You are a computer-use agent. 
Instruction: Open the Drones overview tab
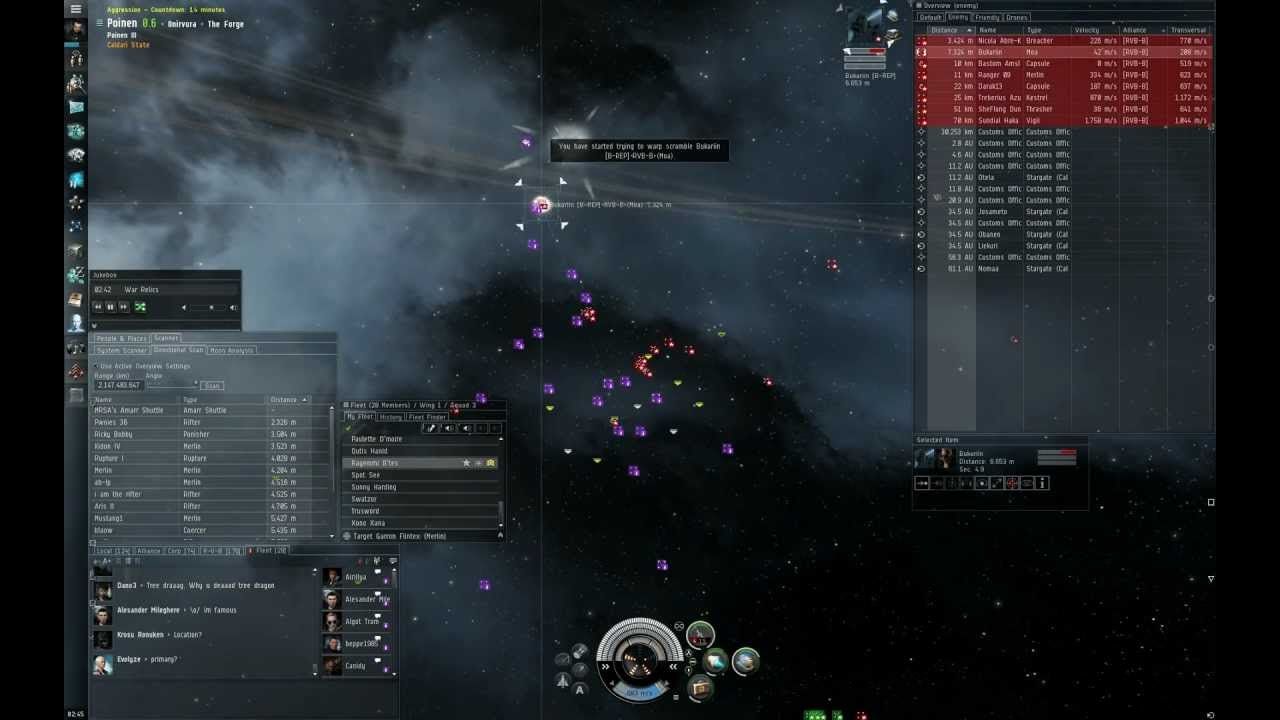tap(1017, 17)
